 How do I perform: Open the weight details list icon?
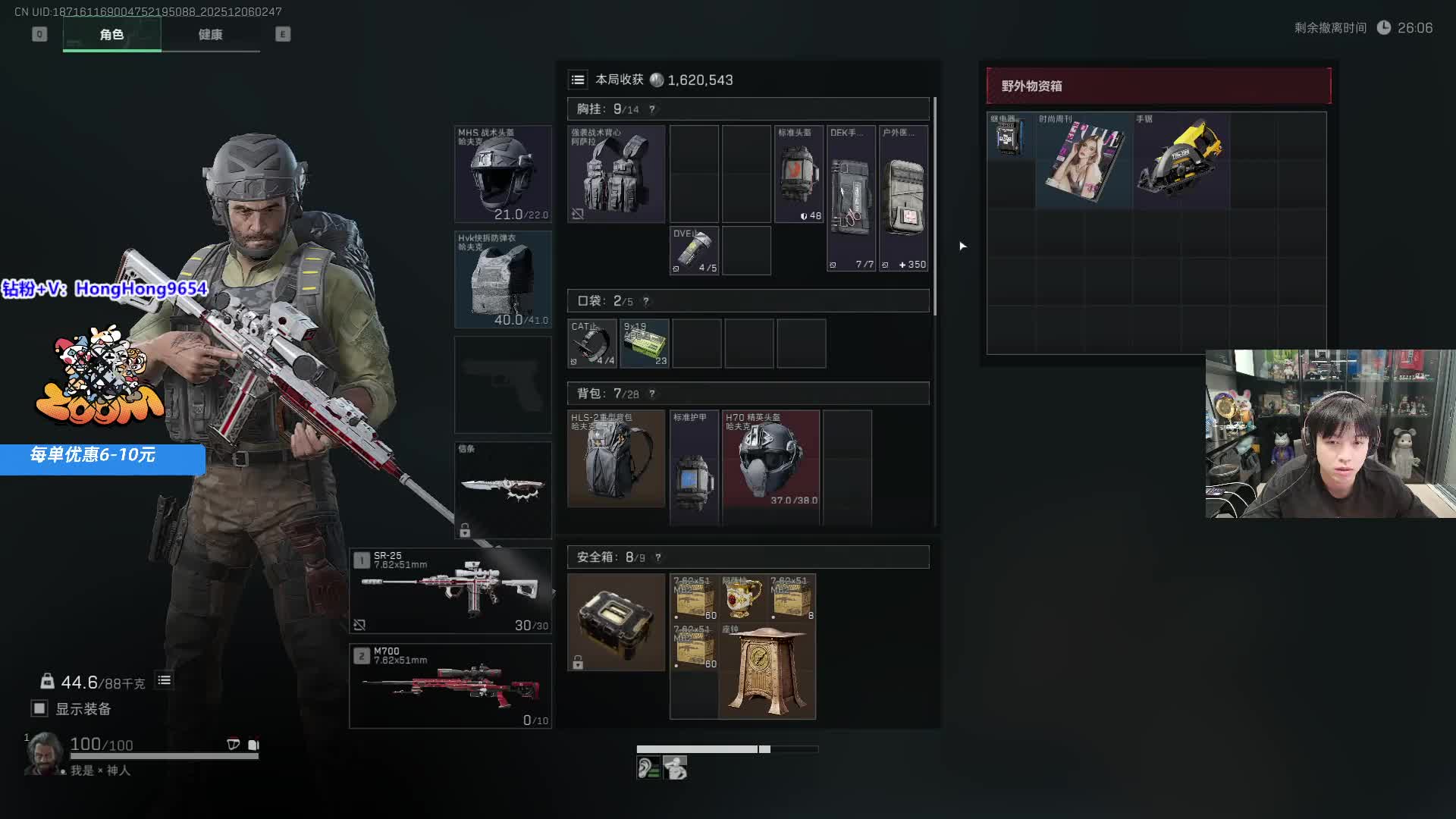(x=165, y=680)
